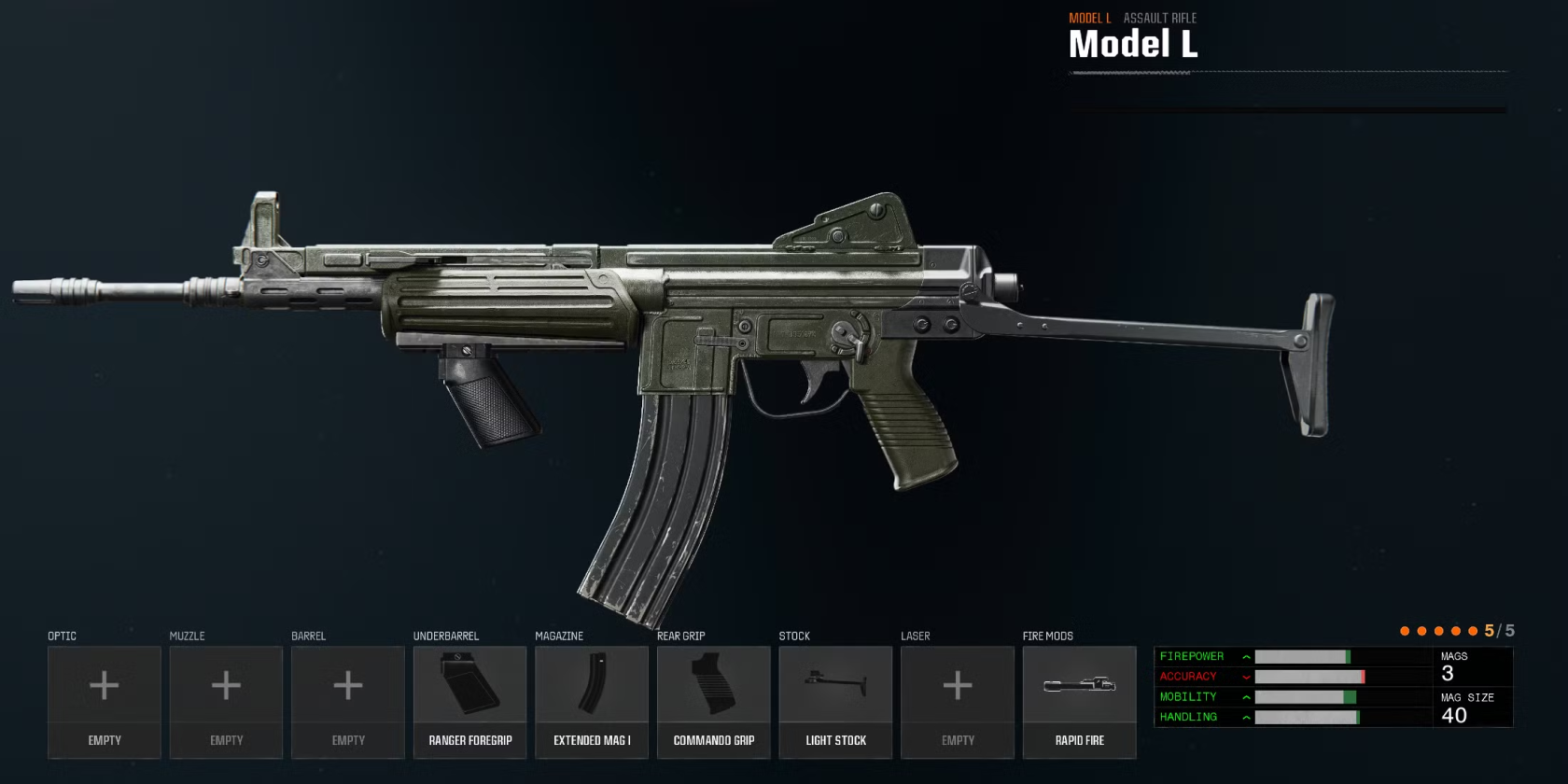Click the Model L weapon preview image

[672, 355]
